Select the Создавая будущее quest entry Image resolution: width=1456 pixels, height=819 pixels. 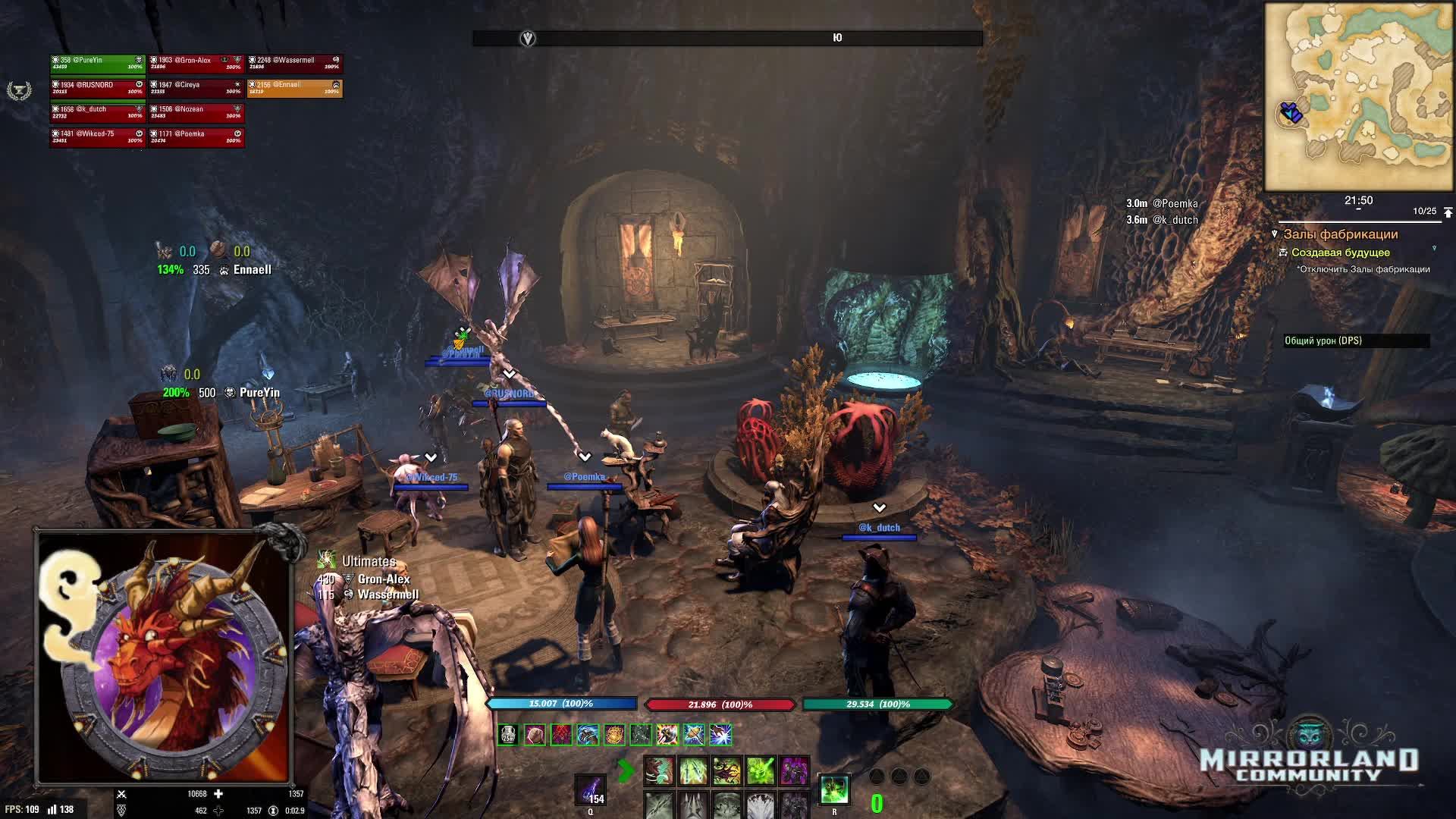1340,253
